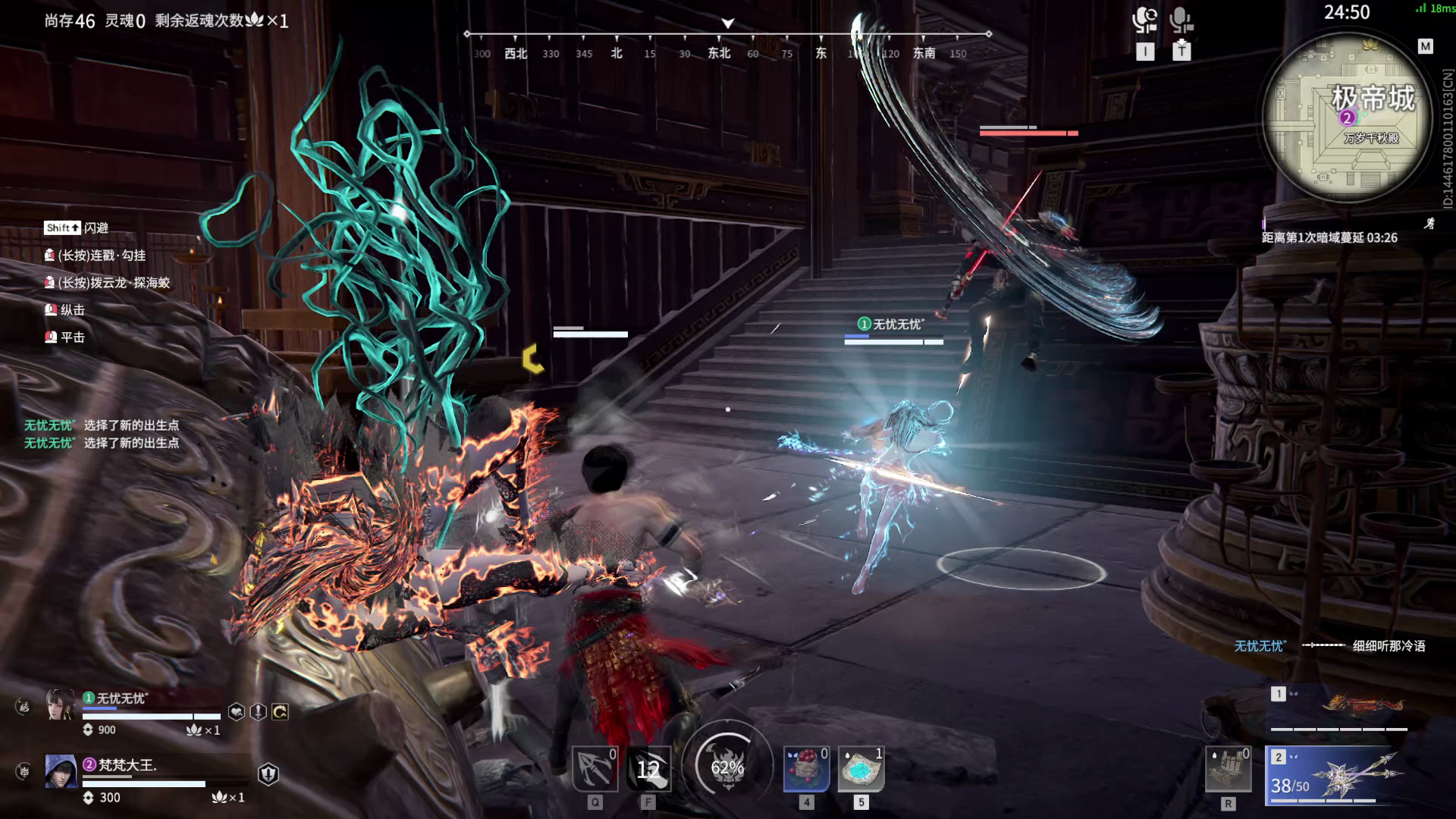Click the sword buff icon beside 无忧无忧
The width and height of the screenshot is (1456, 819).
(259, 712)
